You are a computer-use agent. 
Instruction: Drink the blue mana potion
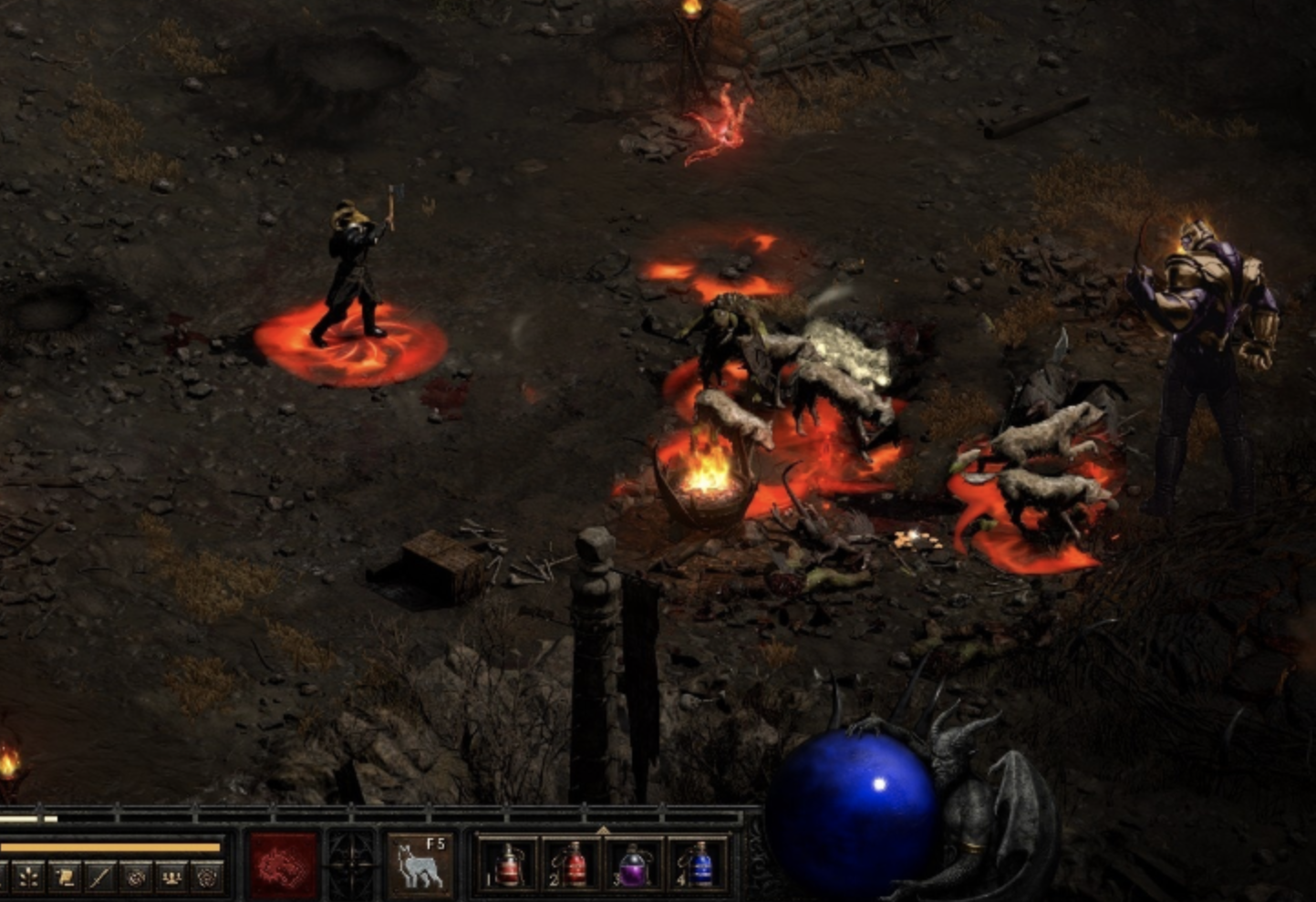tap(699, 865)
